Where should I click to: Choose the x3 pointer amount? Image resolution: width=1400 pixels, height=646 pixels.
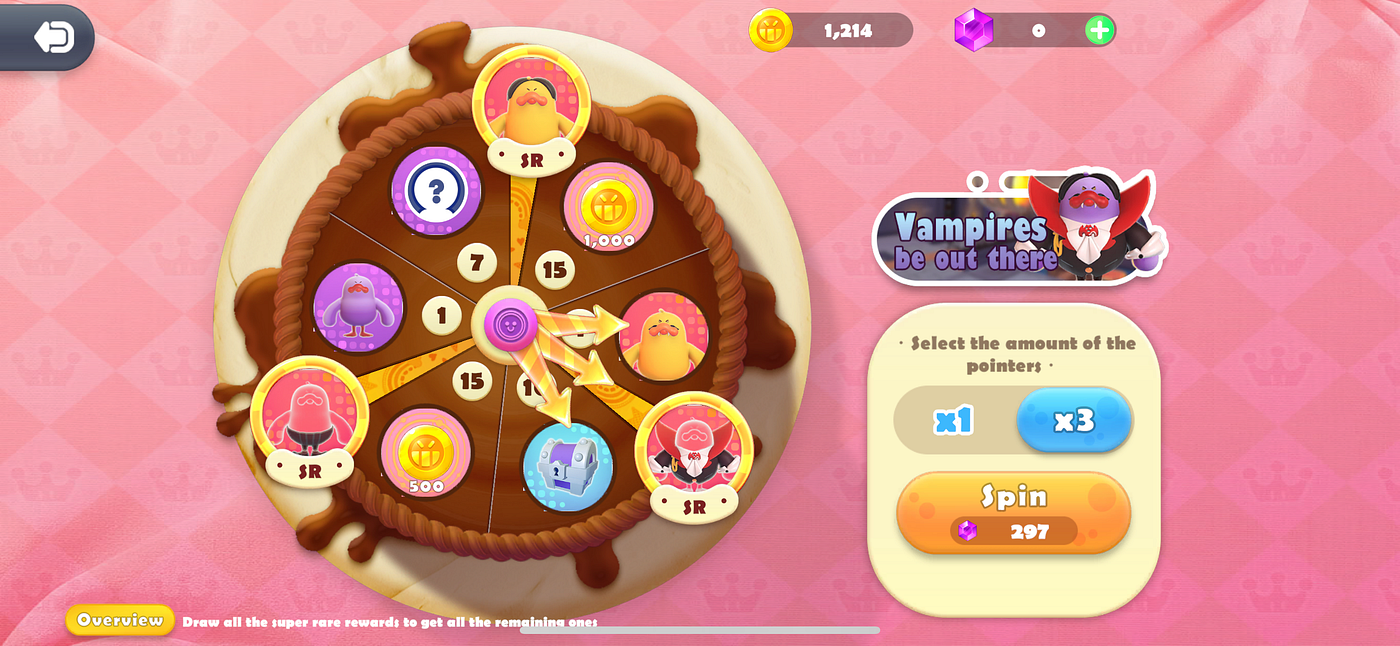1073,420
